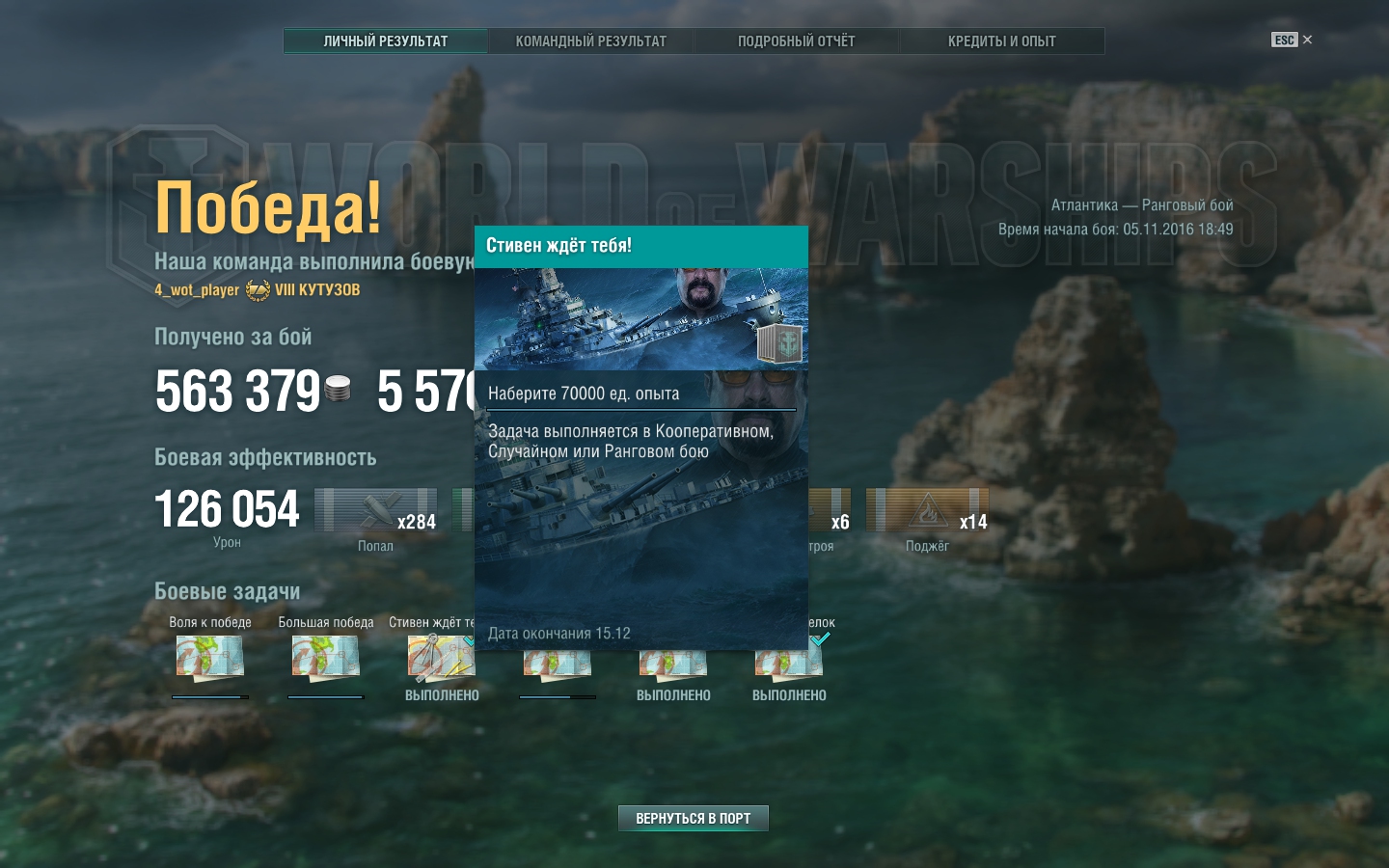Switch to the Командный результат tab
This screenshot has height=868, width=1389.
click(x=590, y=41)
